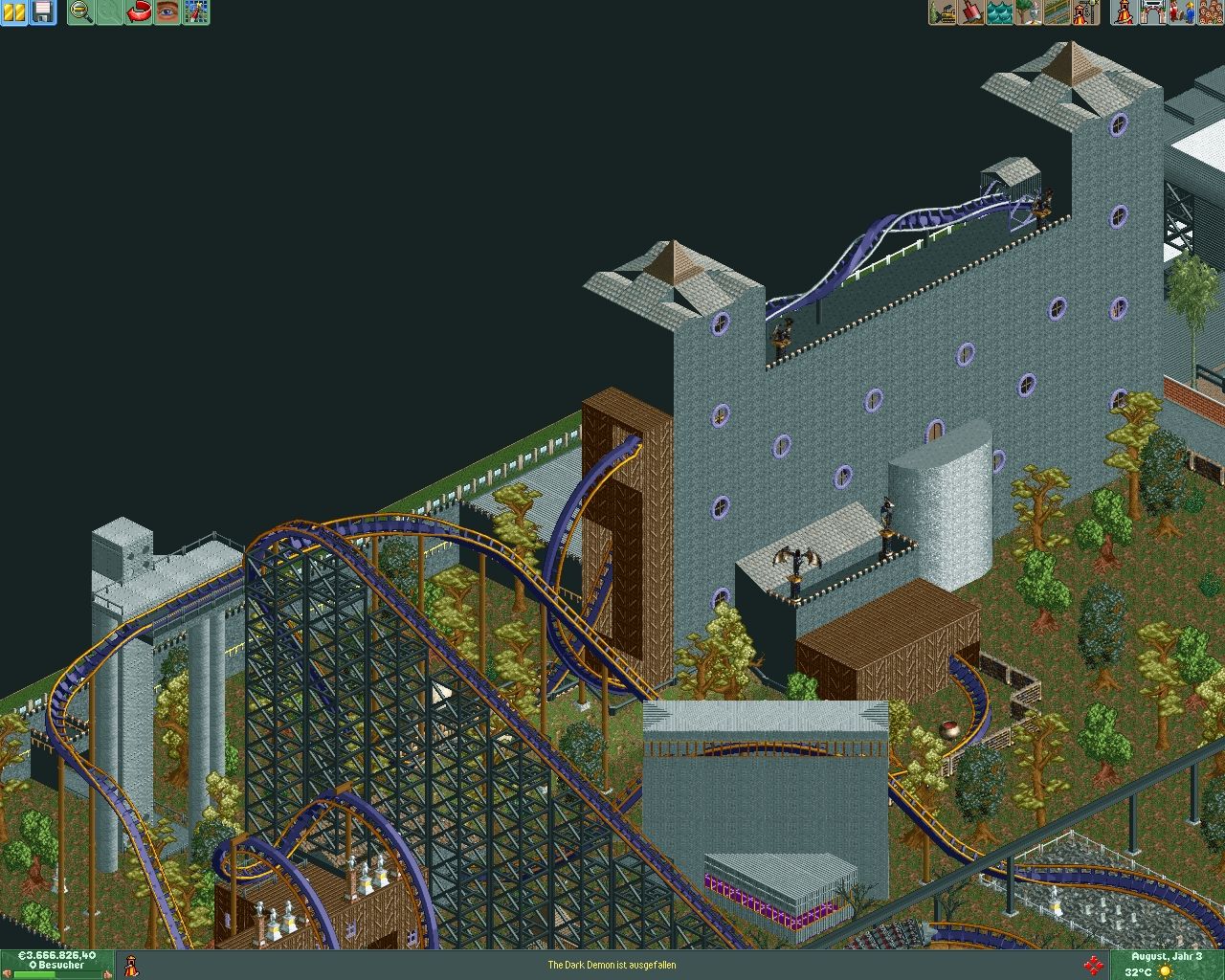The image size is (1225, 980).
Task: Build a new ride with the crane icon
Action: click(x=1086, y=12)
